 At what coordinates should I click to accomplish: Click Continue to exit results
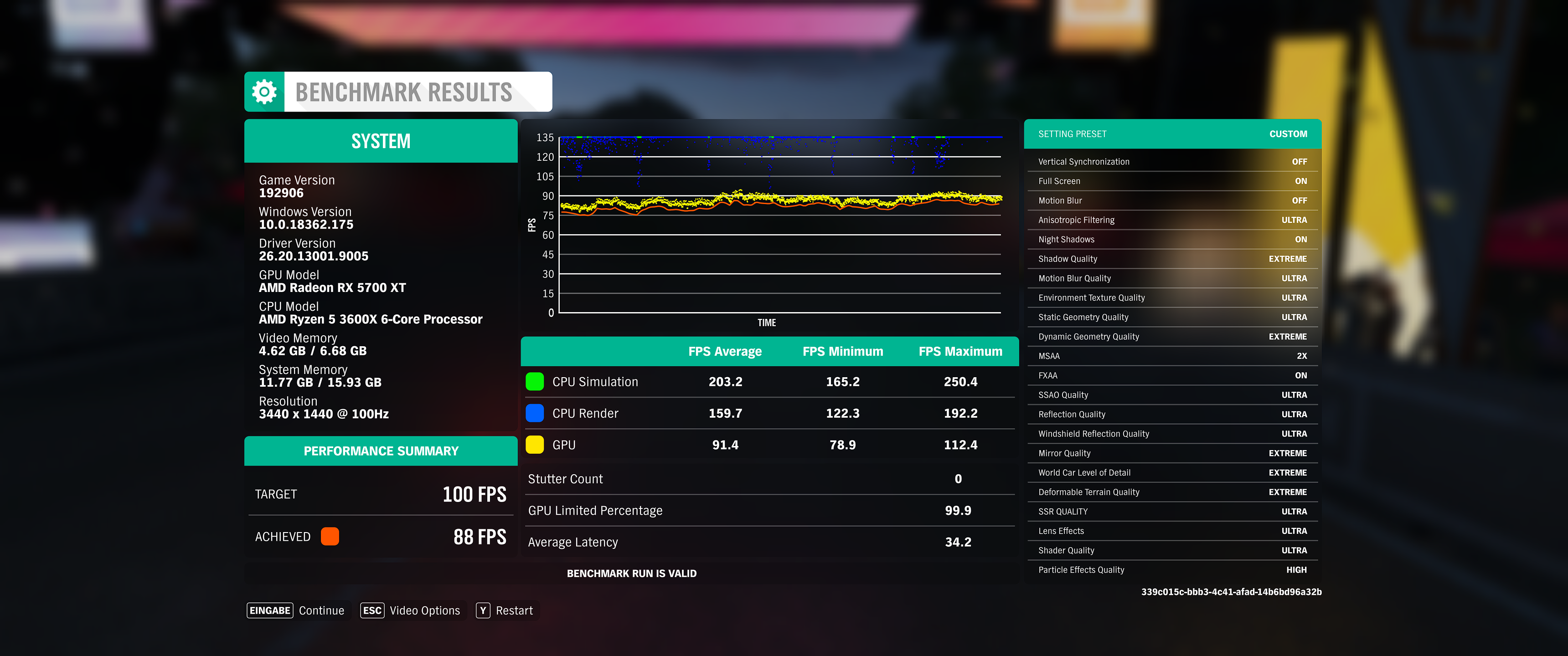[x=321, y=610]
